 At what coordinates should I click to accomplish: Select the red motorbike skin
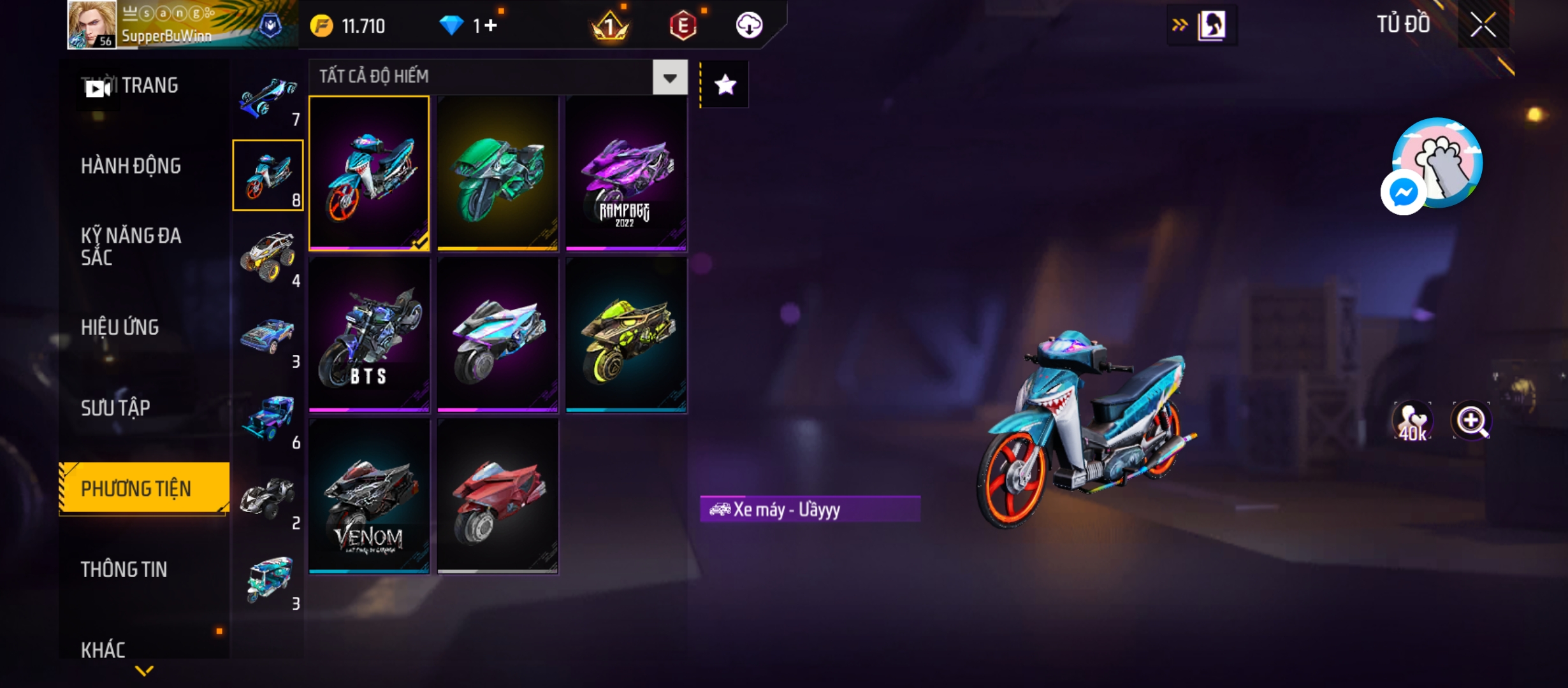click(498, 496)
